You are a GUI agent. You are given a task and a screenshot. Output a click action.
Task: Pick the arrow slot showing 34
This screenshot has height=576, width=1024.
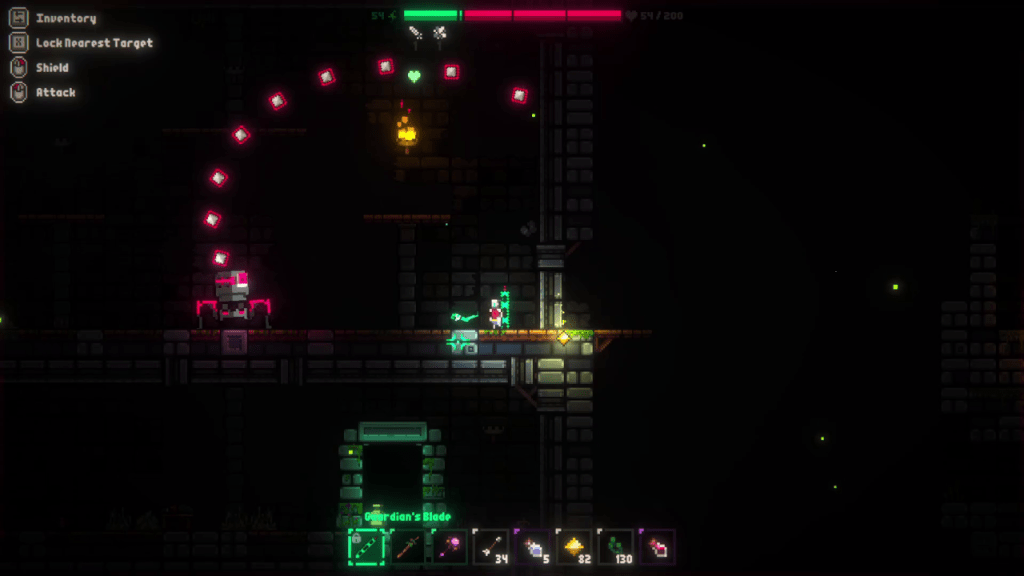point(491,546)
